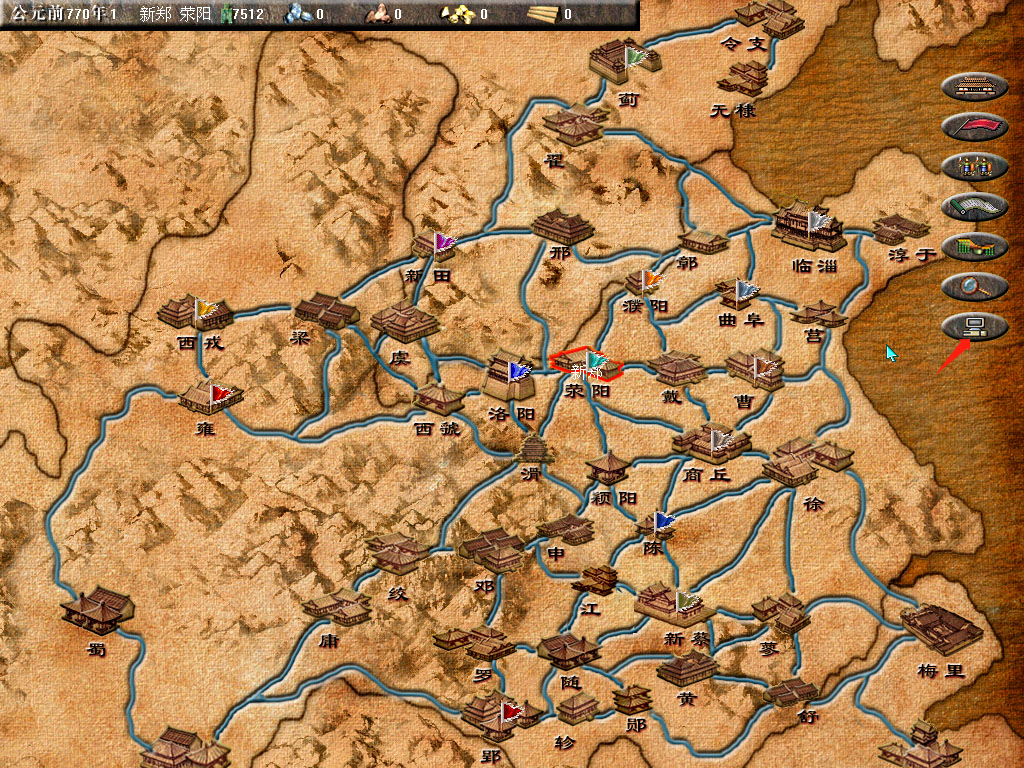This screenshot has height=768, width=1024.
Task: Choose the city of 梅里
Action: (x=940, y=628)
